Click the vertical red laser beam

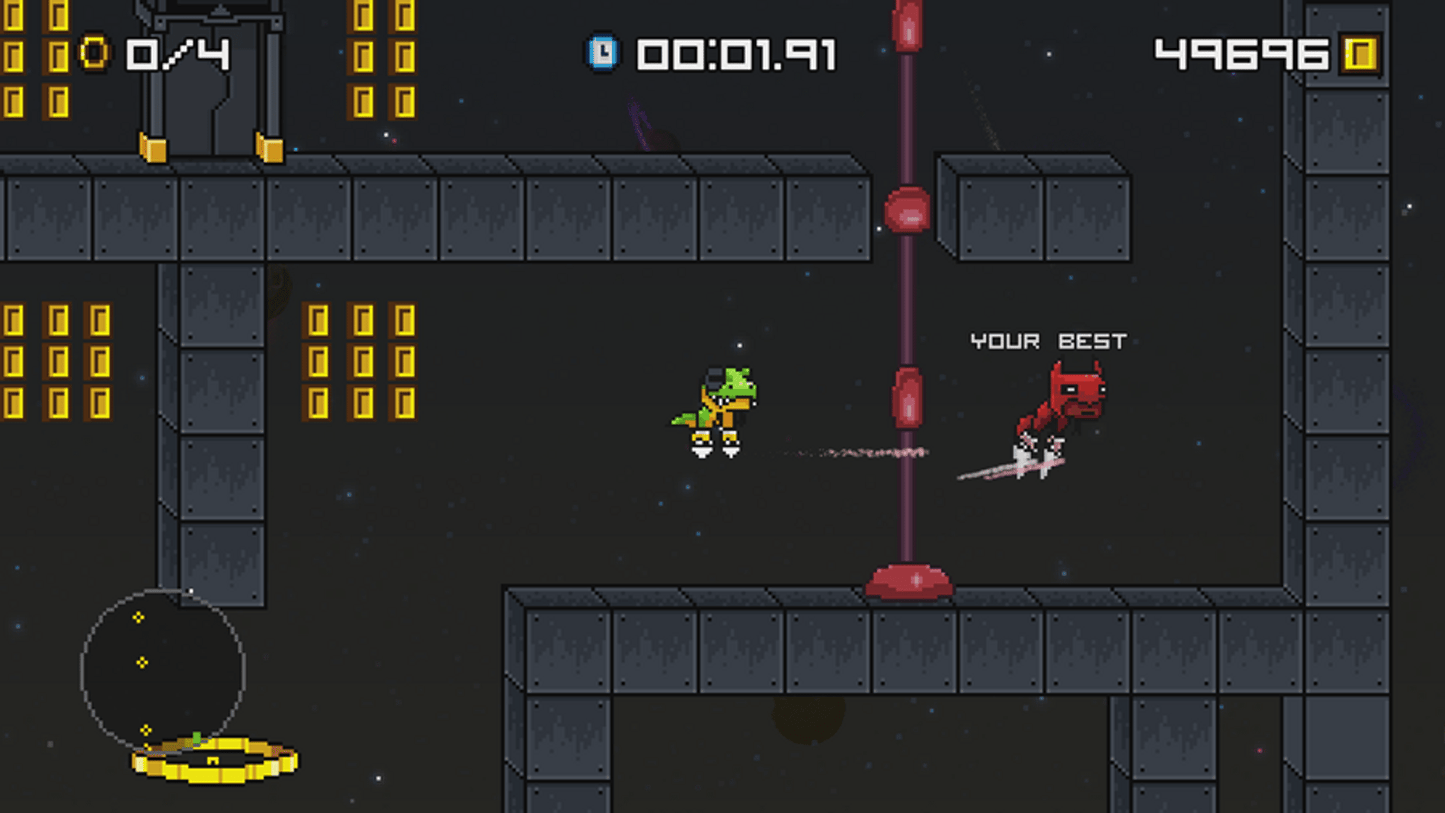[906, 300]
